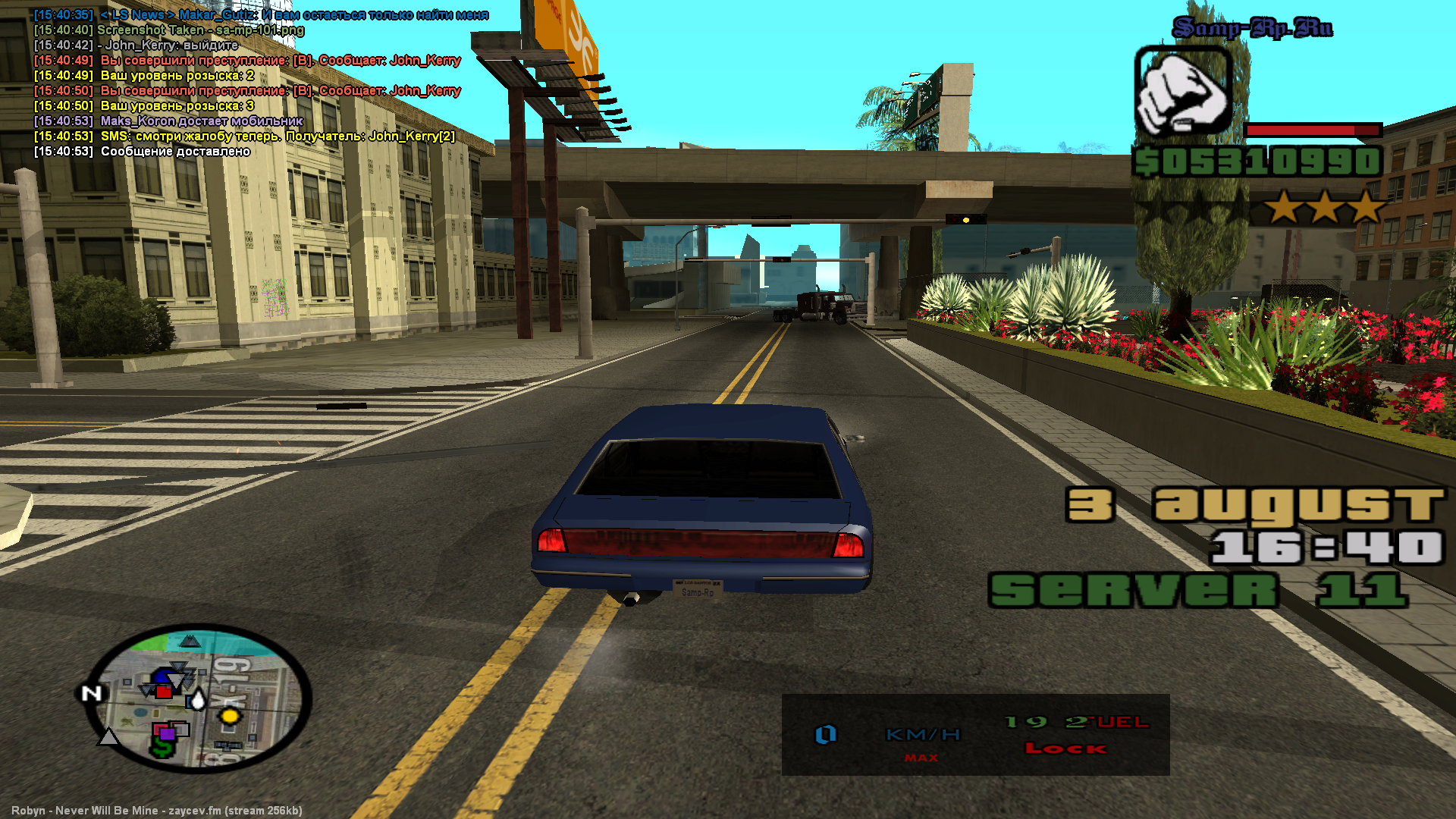Click the Samp-Rp-Ru server logo
Viewport: 1456px width, 819px height.
tap(1252, 28)
